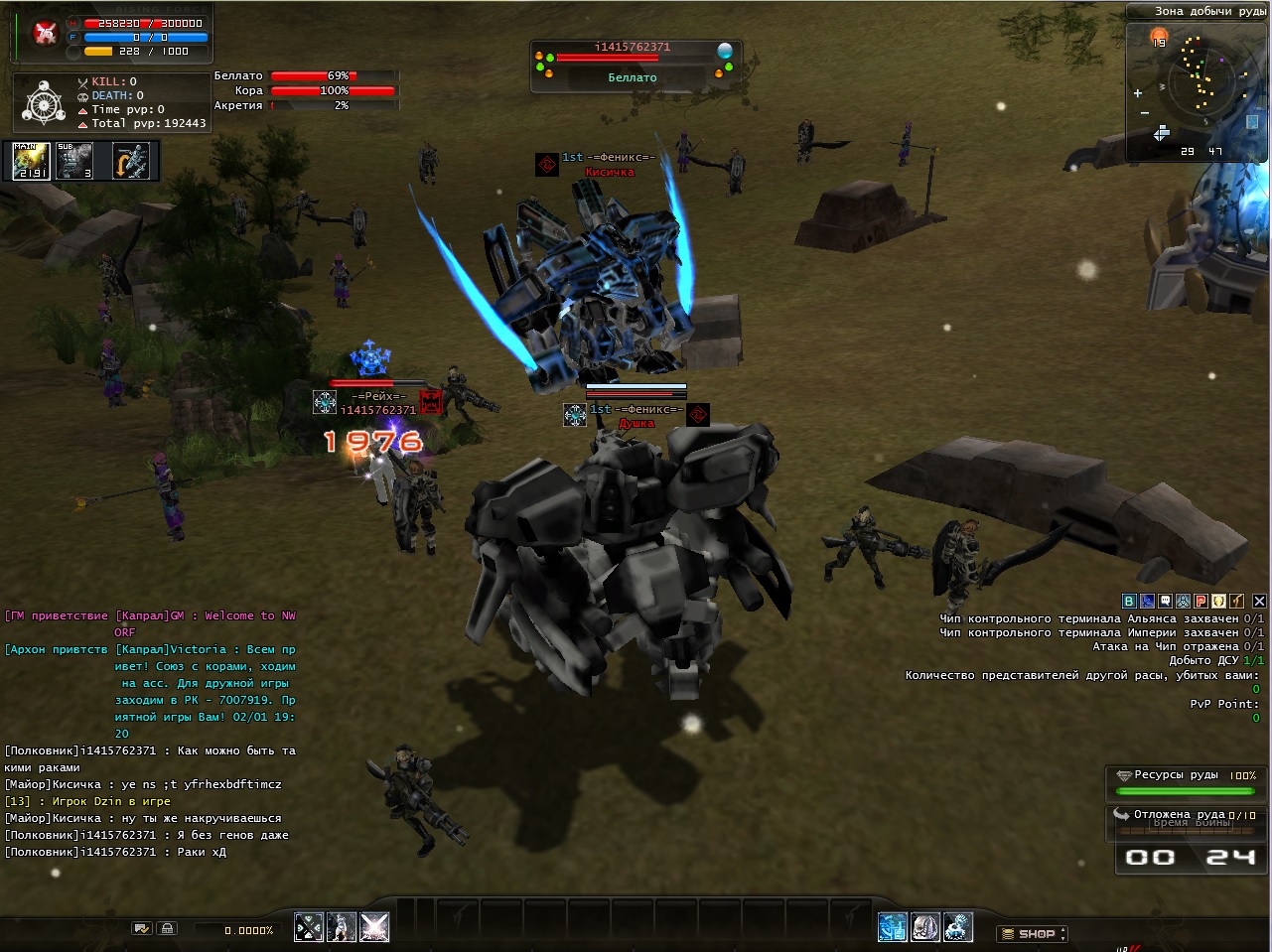Click the minimap resize arrow icon

1161,133
